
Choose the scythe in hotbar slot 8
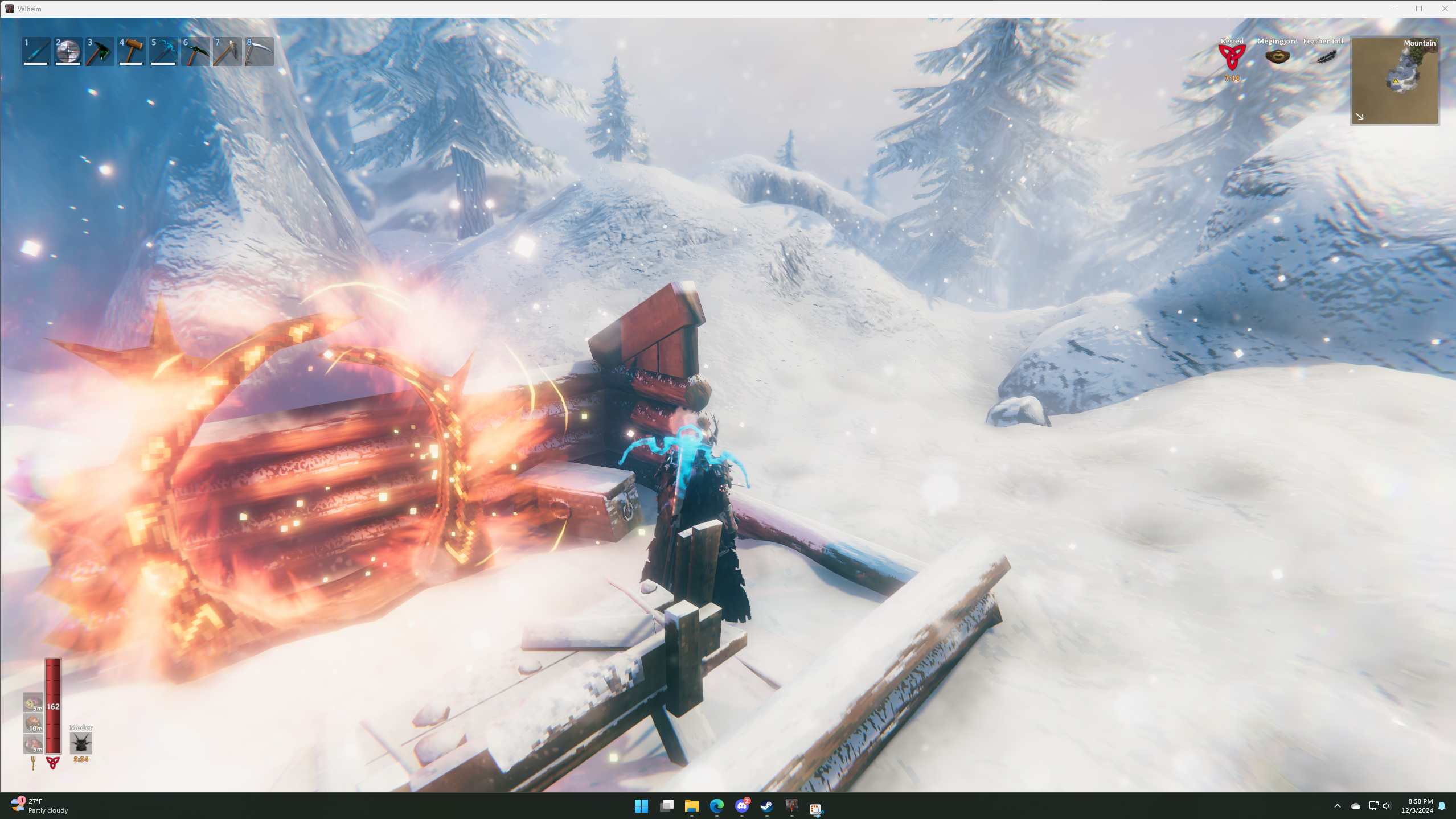pyautogui.click(x=259, y=52)
